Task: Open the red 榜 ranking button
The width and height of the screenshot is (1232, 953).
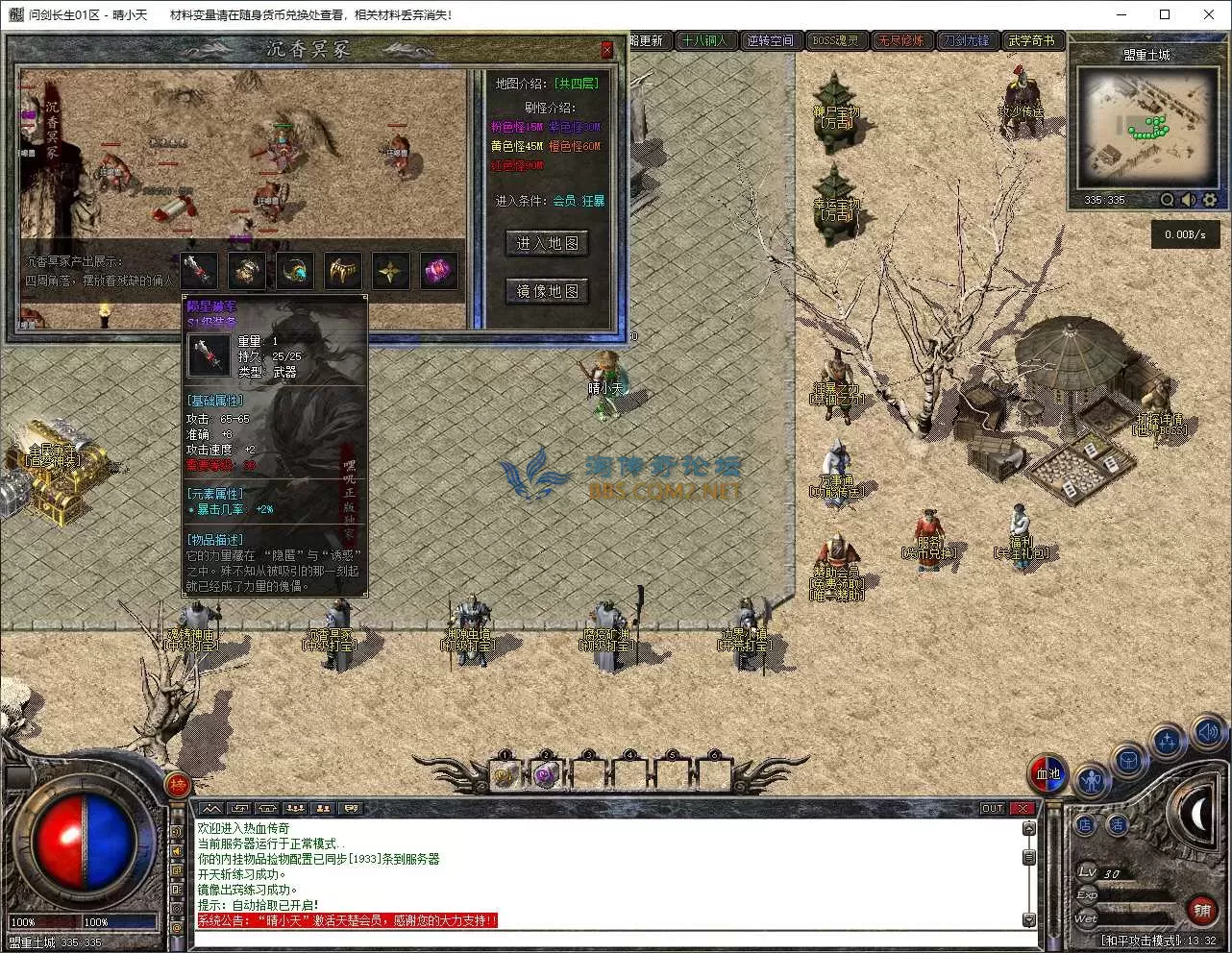Action: (178, 784)
